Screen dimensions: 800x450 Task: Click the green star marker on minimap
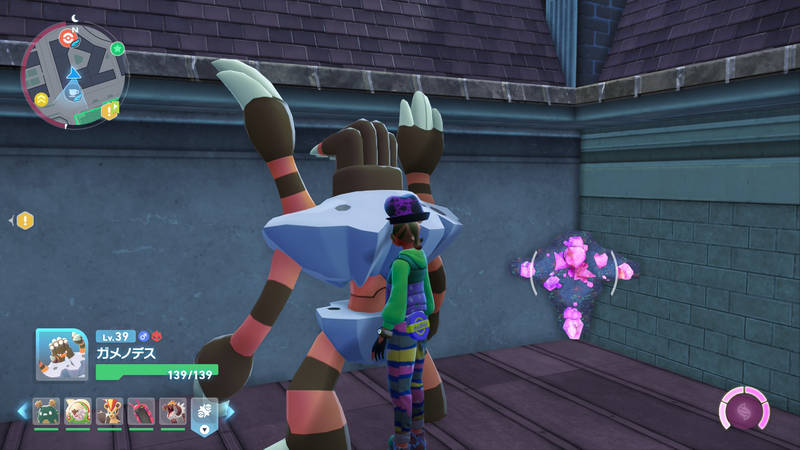[117, 48]
